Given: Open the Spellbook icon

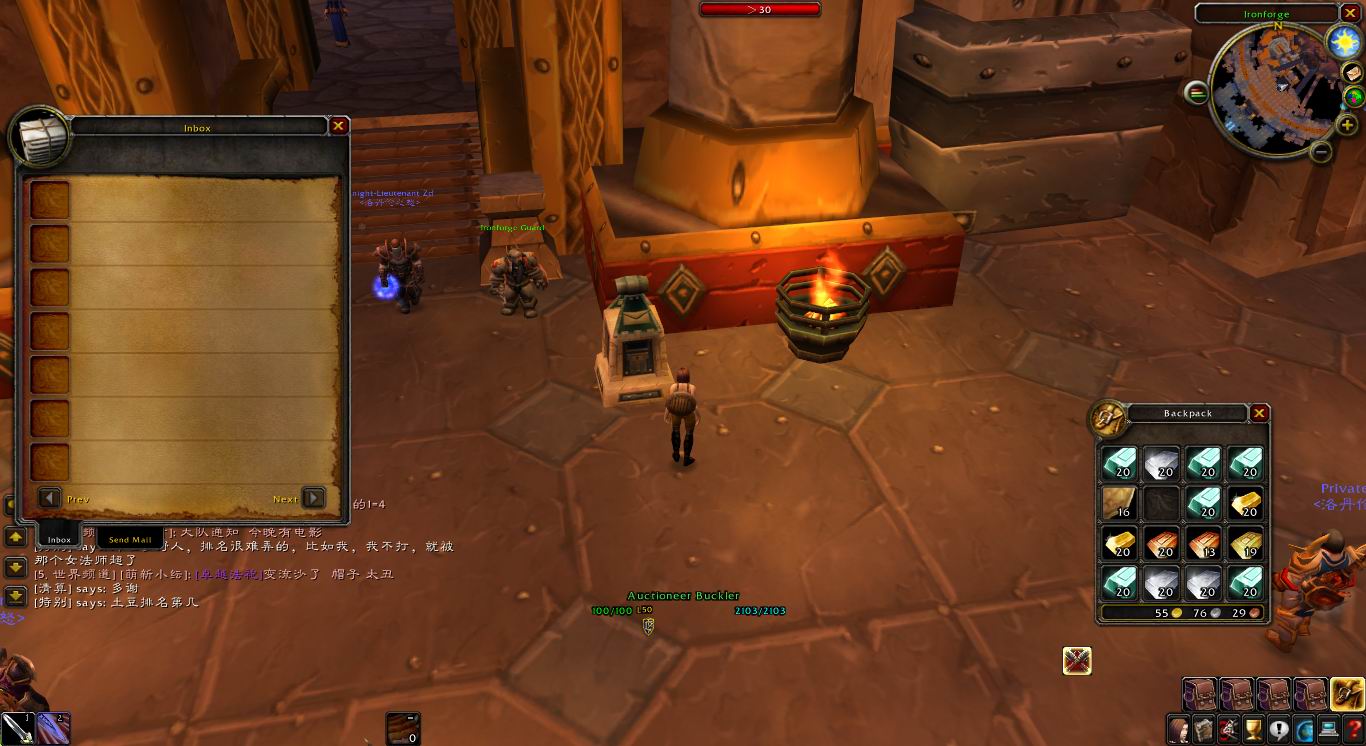Looking at the screenshot, I should [1205, 729].
